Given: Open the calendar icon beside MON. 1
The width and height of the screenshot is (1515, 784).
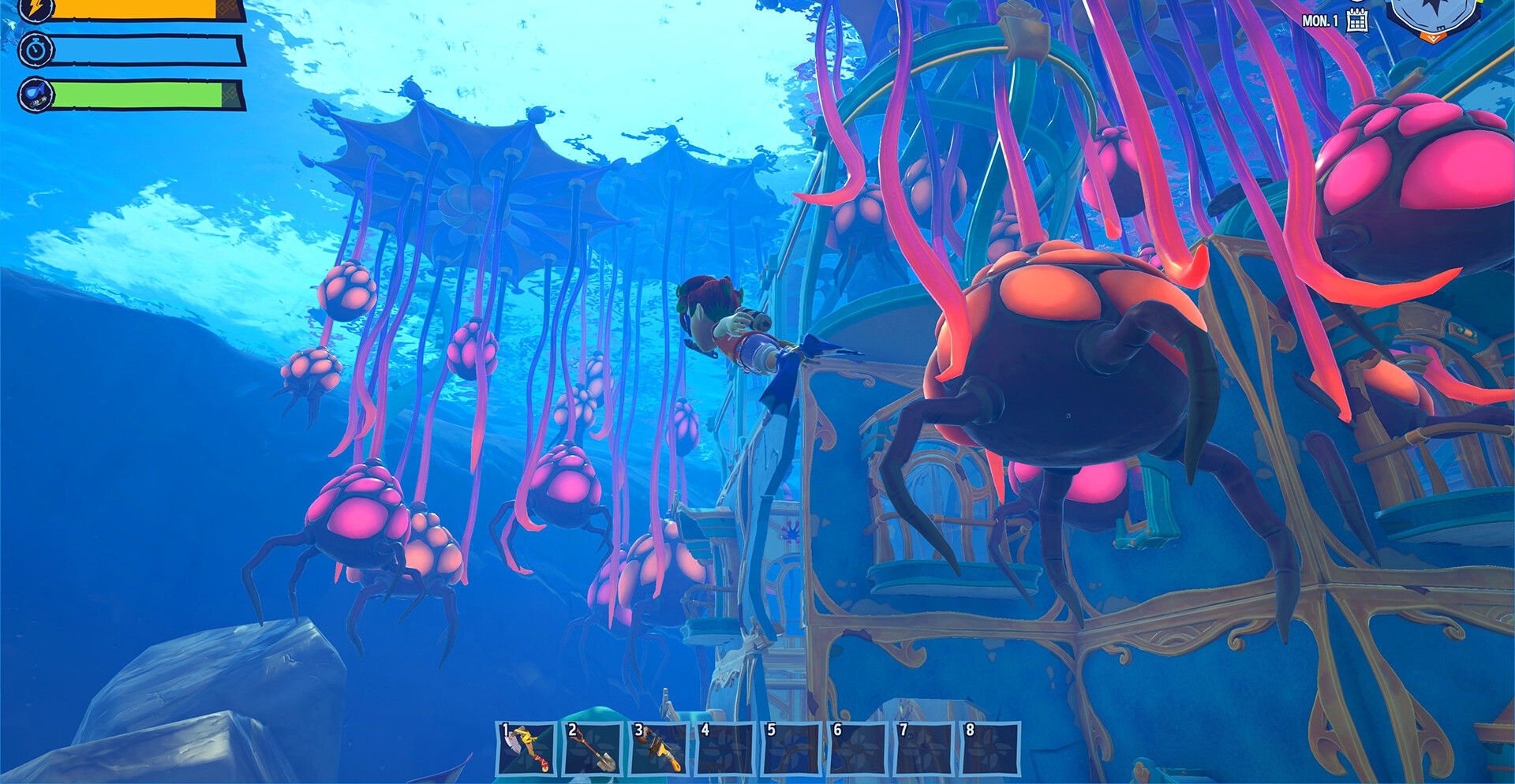Looking at the screenshot, I should 1357,21.
